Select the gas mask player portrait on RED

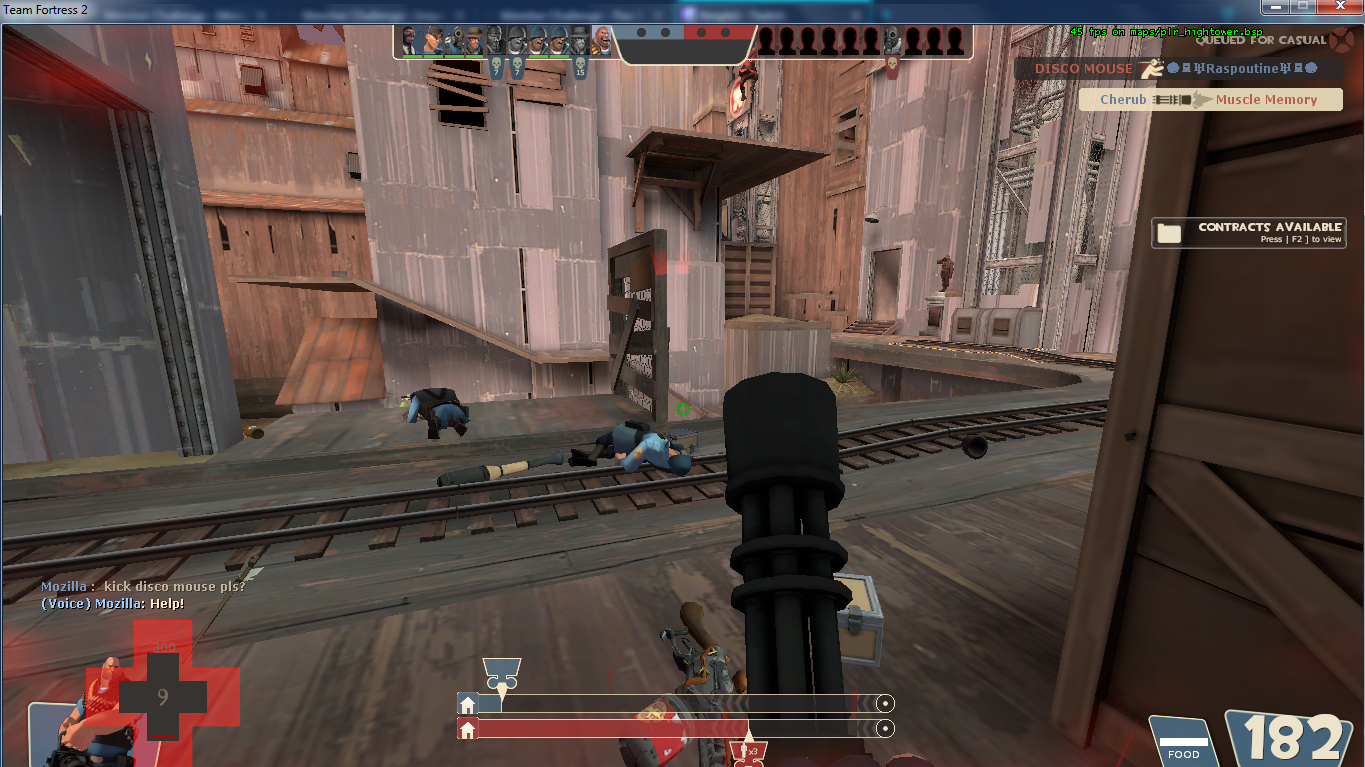coord(892,41)
